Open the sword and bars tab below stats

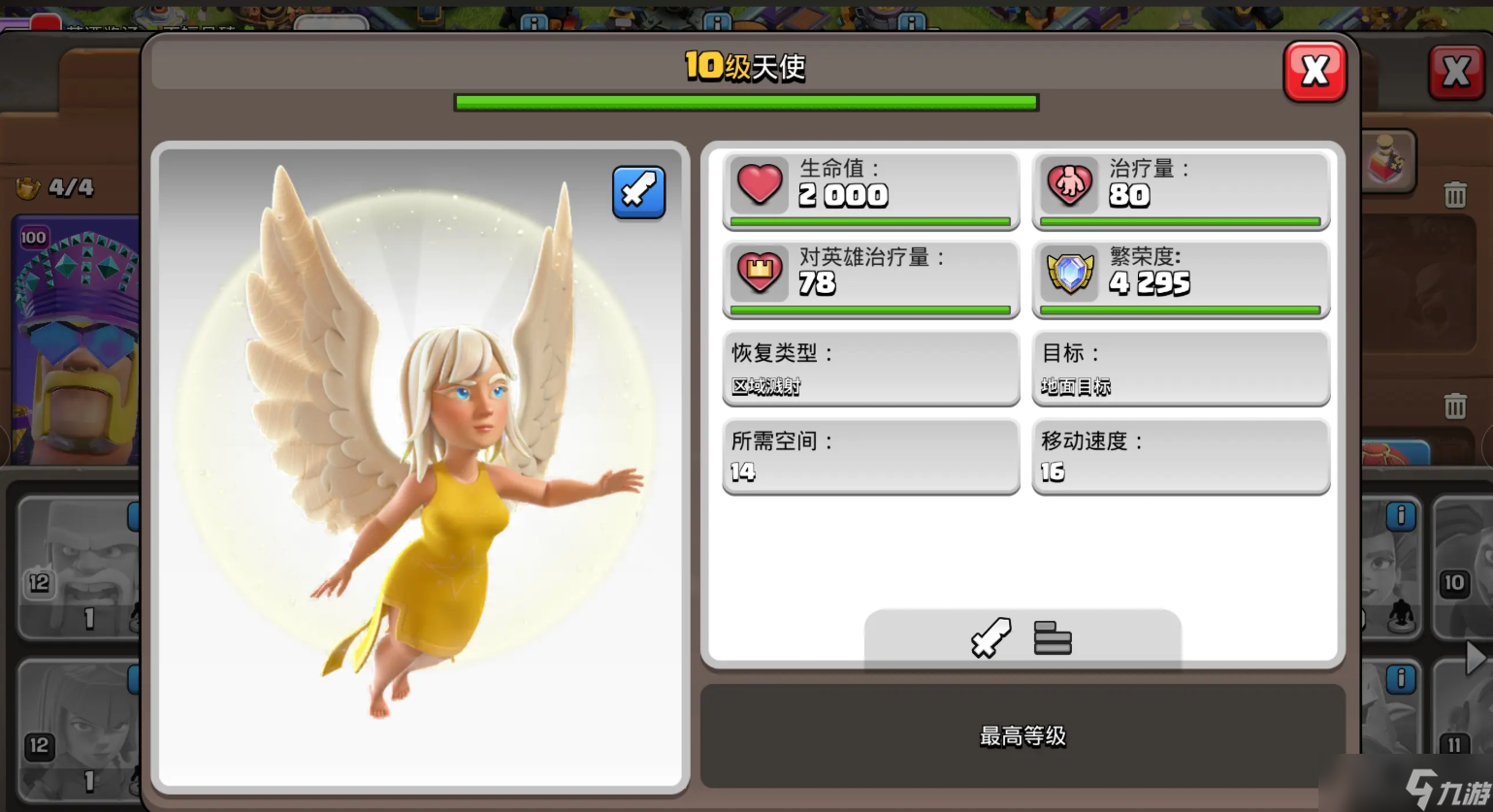click(1022, 638)
